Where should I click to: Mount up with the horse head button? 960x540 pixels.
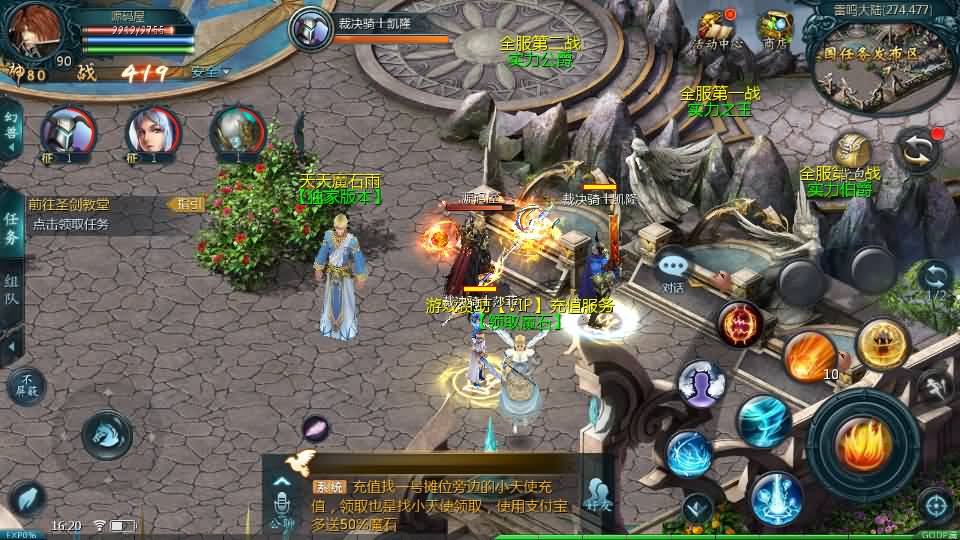point(106,434)
